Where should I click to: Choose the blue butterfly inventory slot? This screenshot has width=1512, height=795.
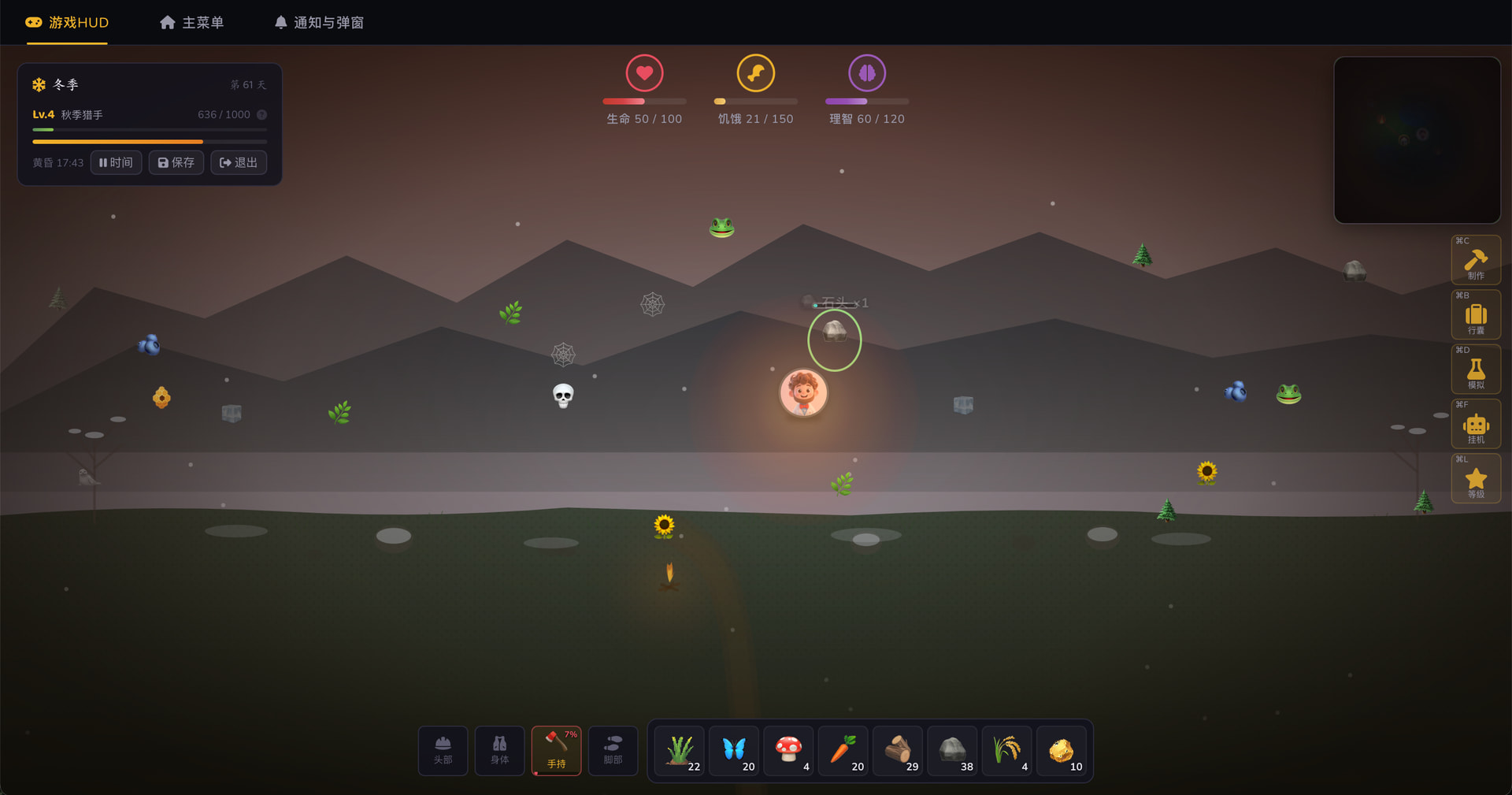(734, 752)
